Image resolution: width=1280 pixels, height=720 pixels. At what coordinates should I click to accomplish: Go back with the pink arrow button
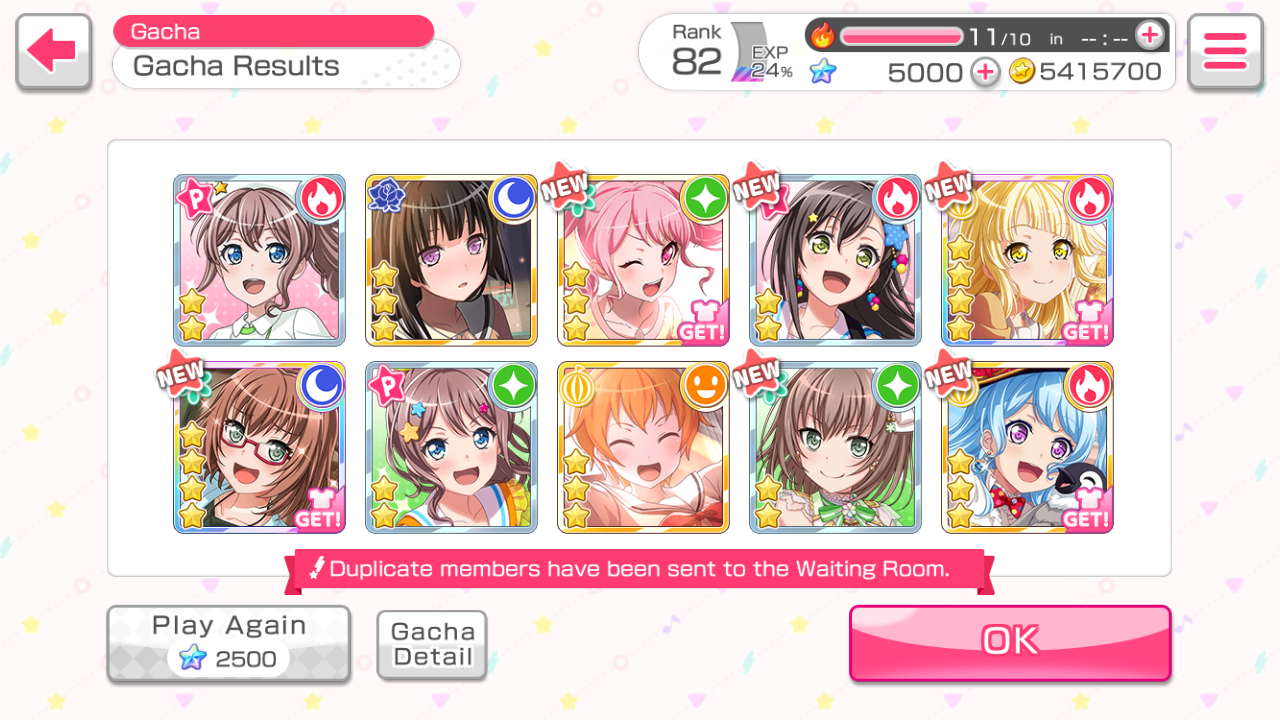click(54, 52)
